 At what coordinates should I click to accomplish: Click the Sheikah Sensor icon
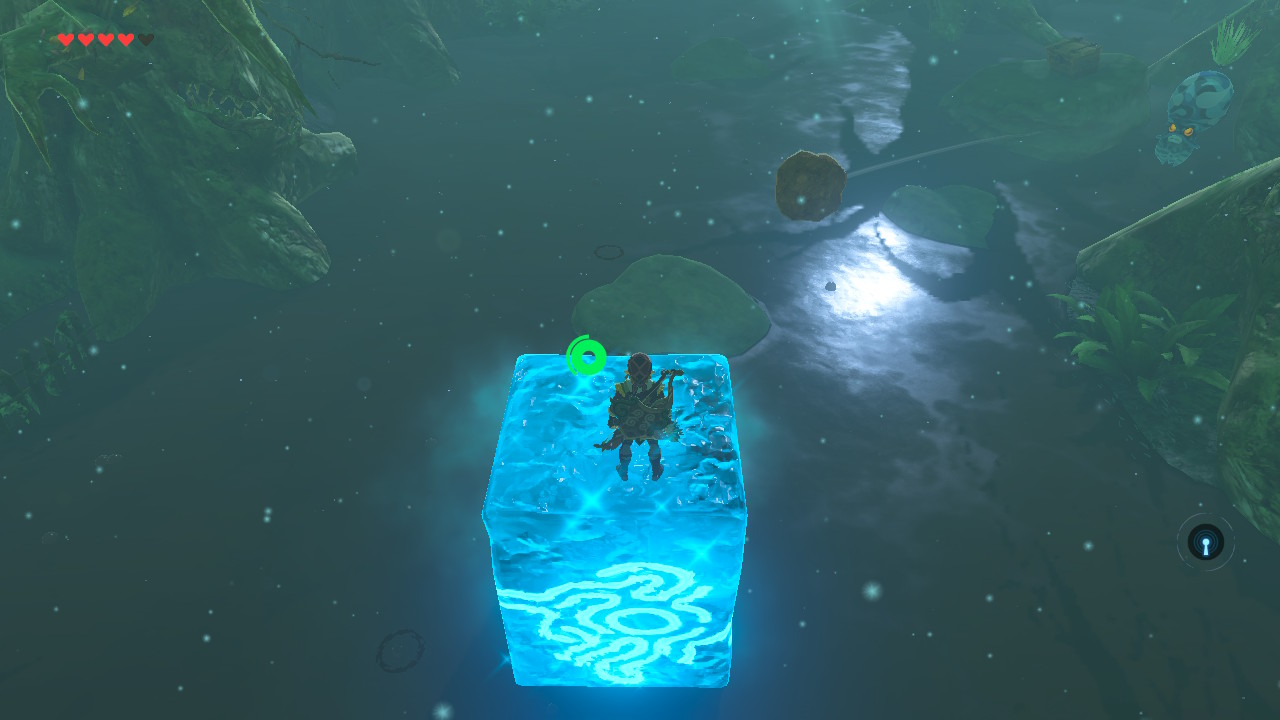click(x=1206, y=544)
